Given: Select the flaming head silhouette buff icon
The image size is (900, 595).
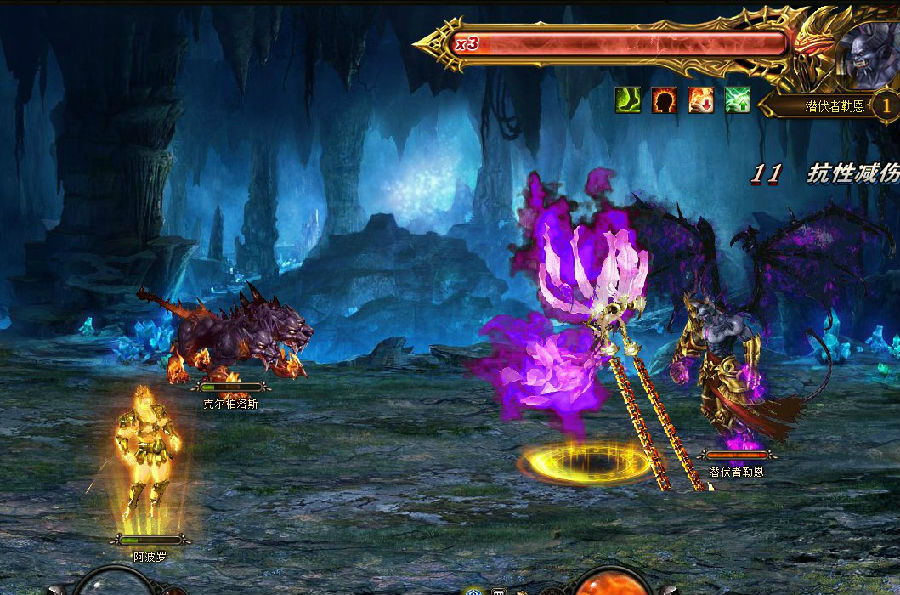Looking at the screenshot, I should pyautogui.click(x=664, y=100).
